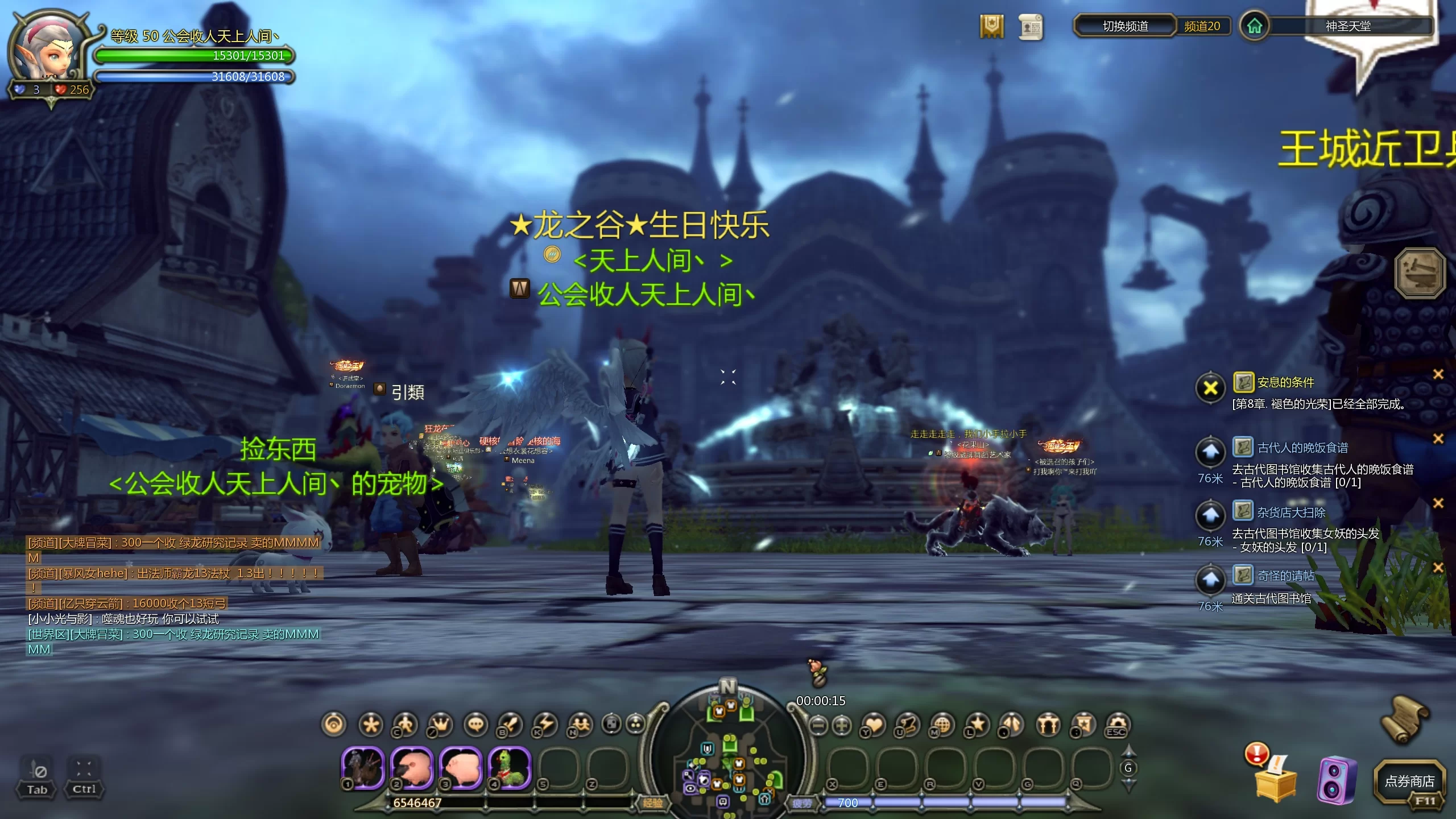
Task: Select the 古代人的晚饭食谱 quest entry
Action: pyautogui.click(x=1302, y=448)
